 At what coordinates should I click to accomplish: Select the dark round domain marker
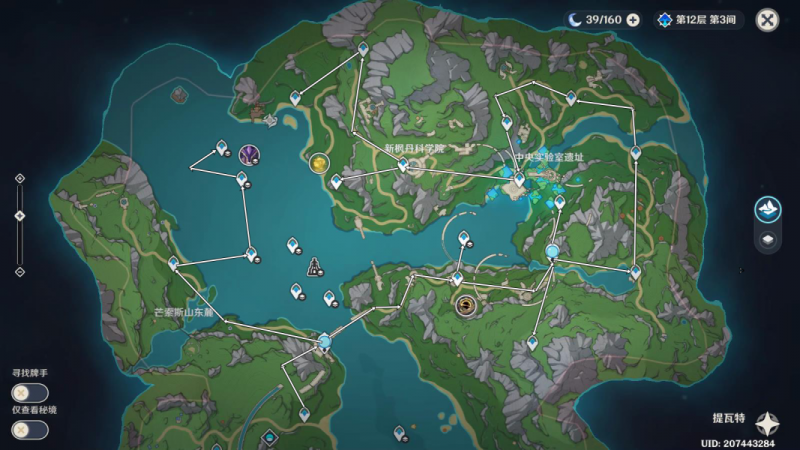(x=465, y=305)
